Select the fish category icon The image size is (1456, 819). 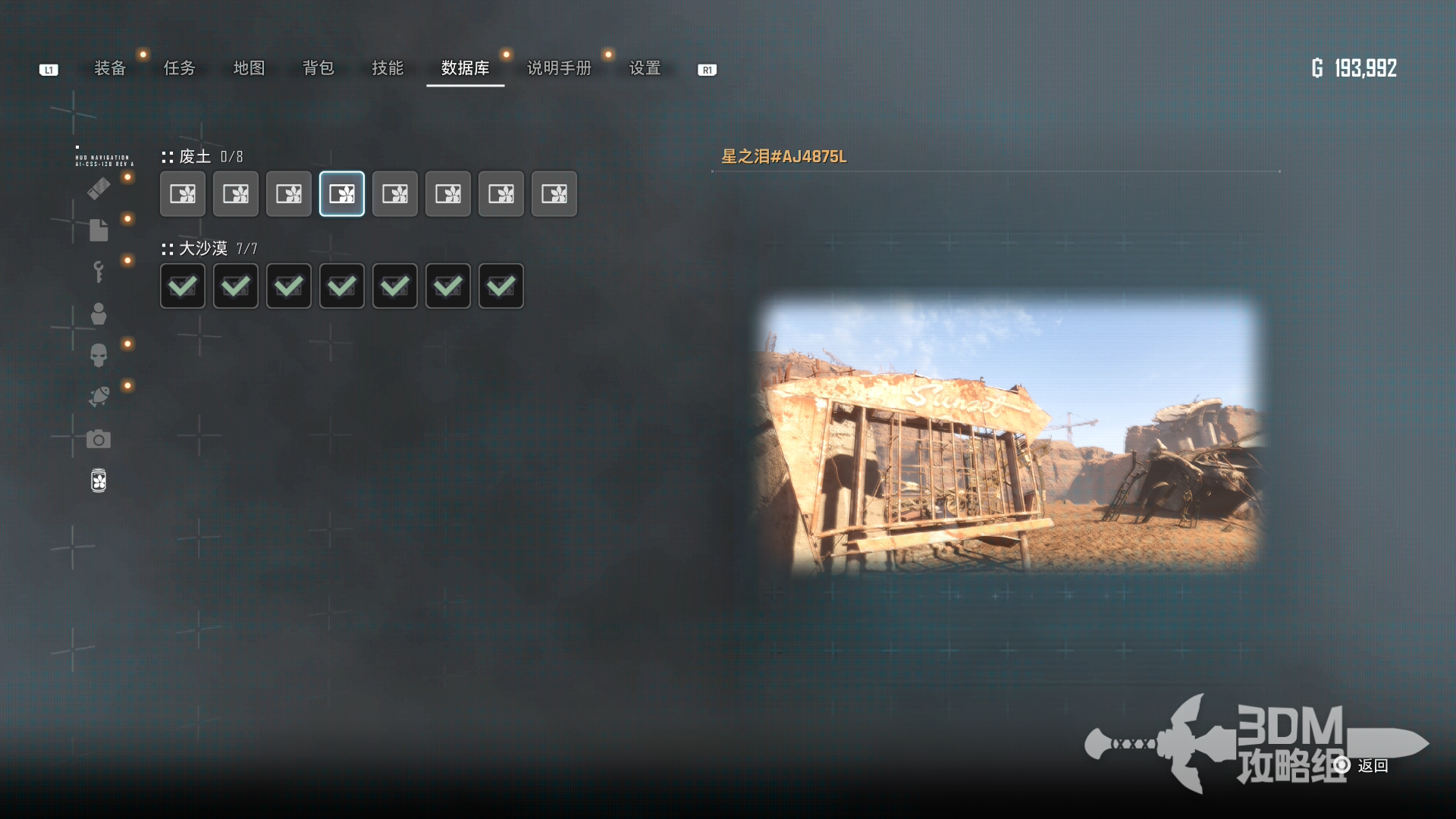click(x=99, y=397)
